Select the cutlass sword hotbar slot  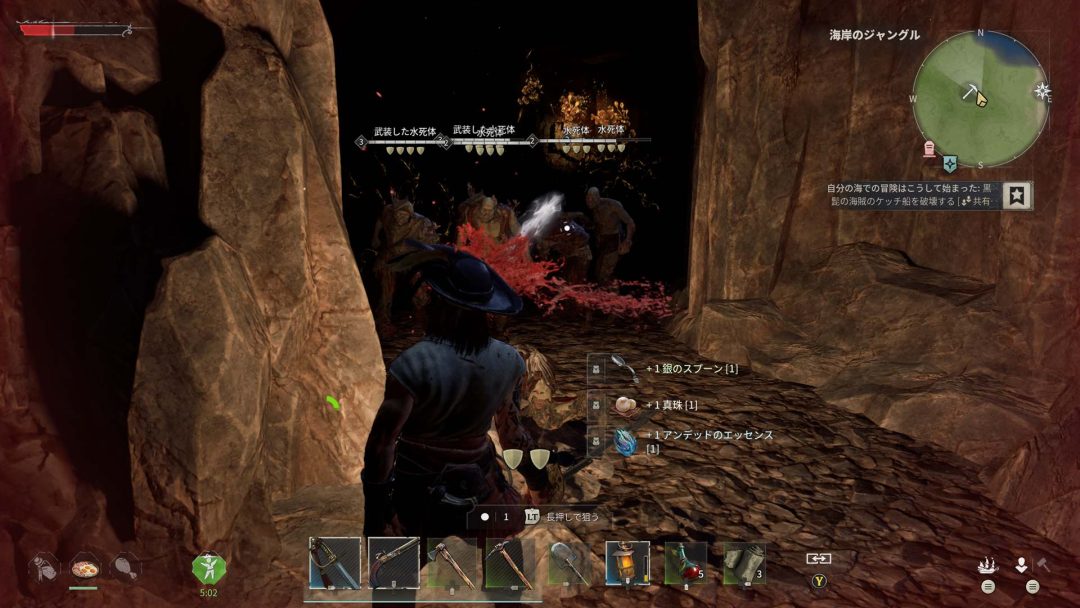tap(334, 563)
